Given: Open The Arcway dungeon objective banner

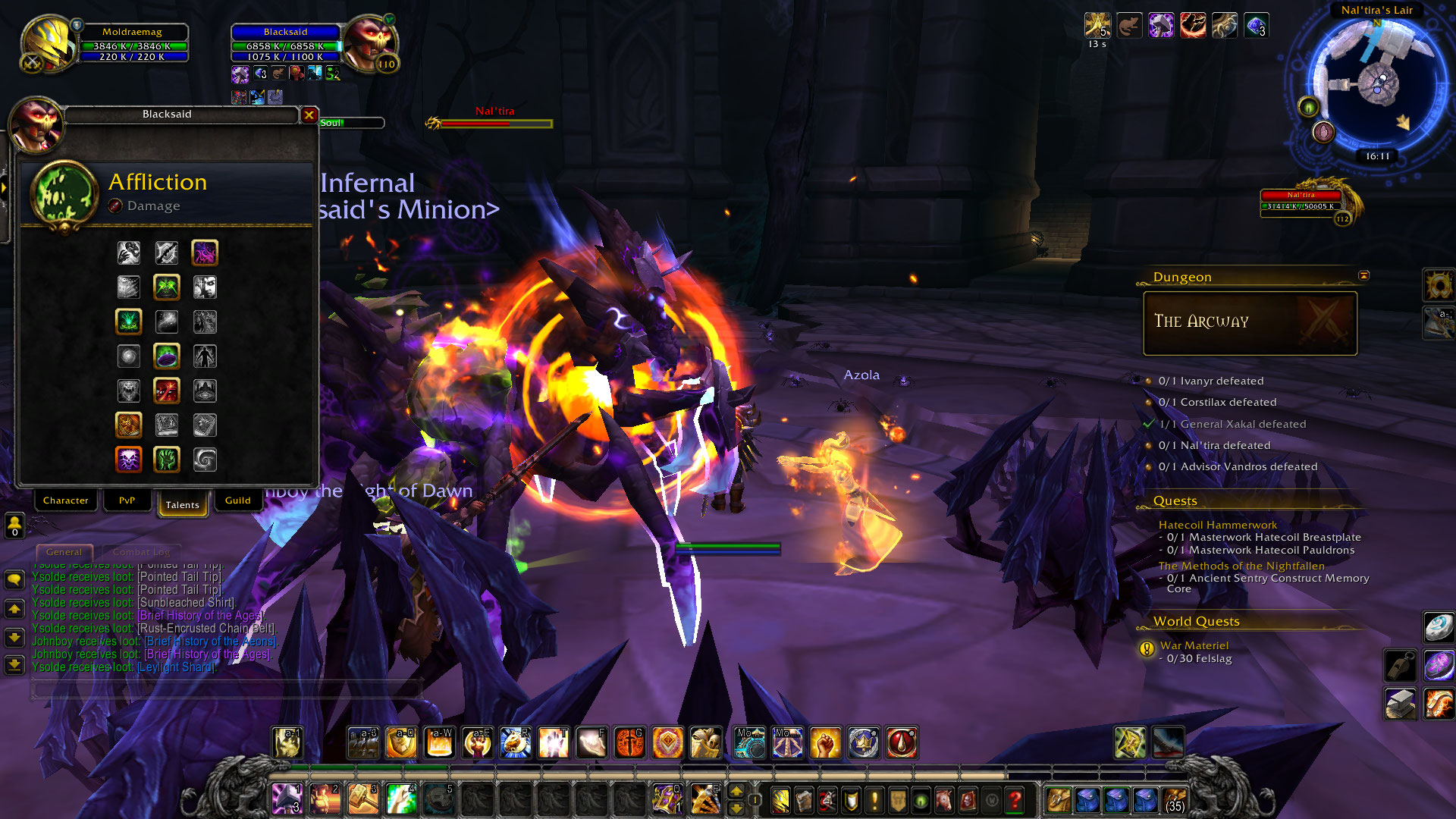Looking at the screenshot, I should 1250,323.
